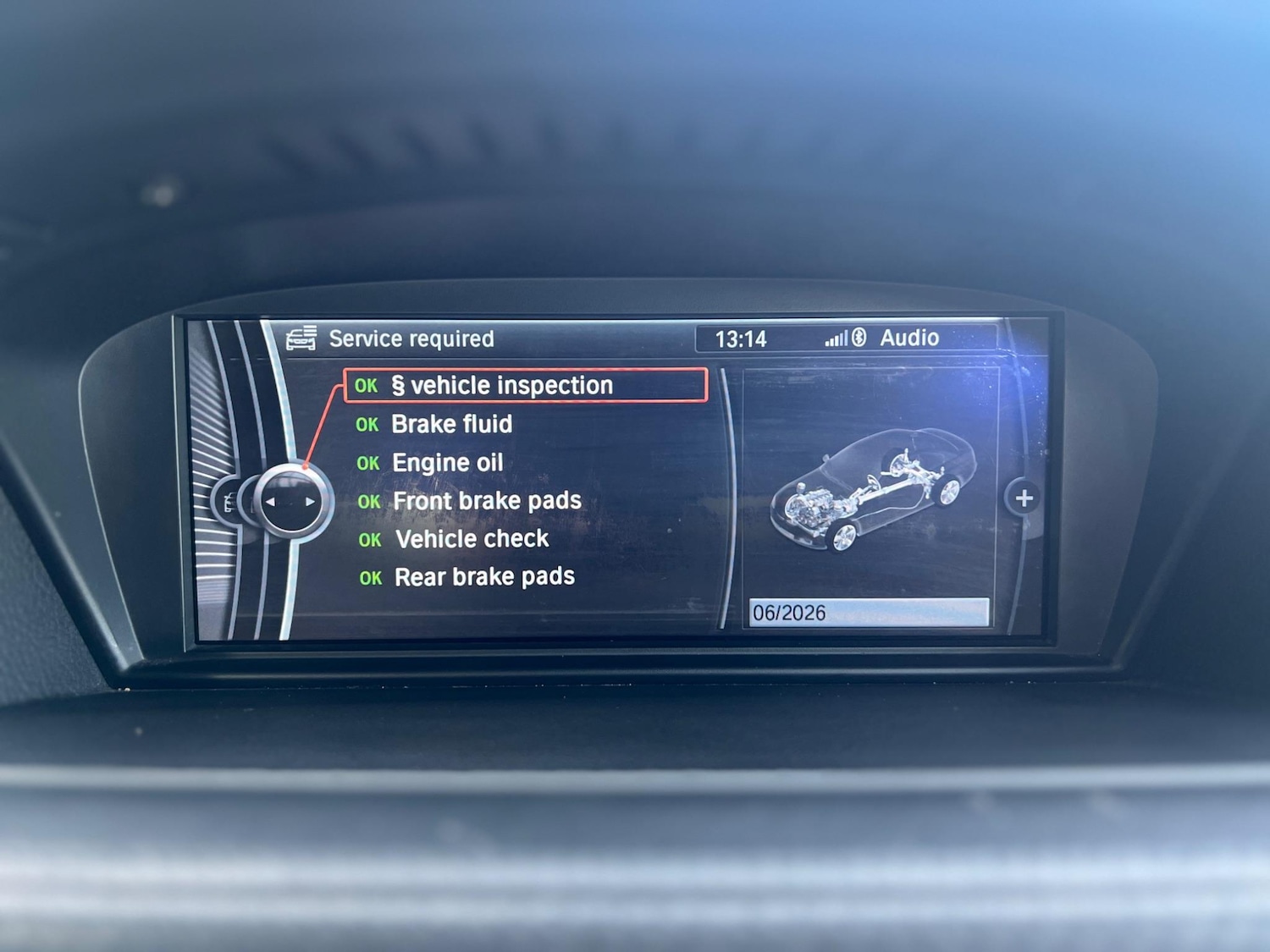
Task: Click the right arrow on the rotary controller
Action: pos(311,501)
